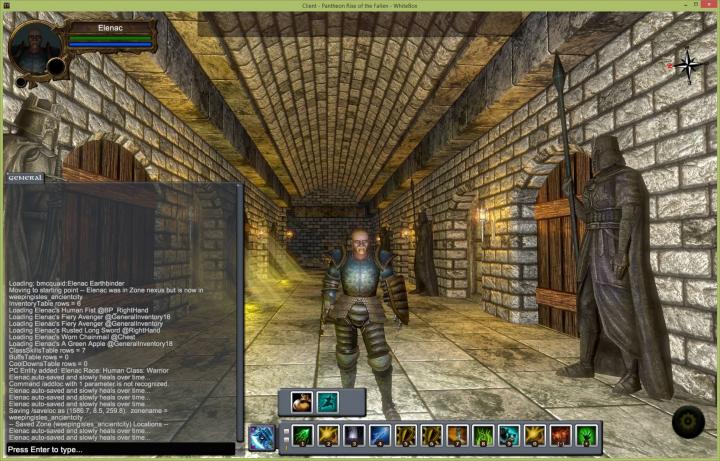The height and width of the screenshot is (461, 720).
Task: Activate the green flames ability in slot 8
Action: click(483, 436)
